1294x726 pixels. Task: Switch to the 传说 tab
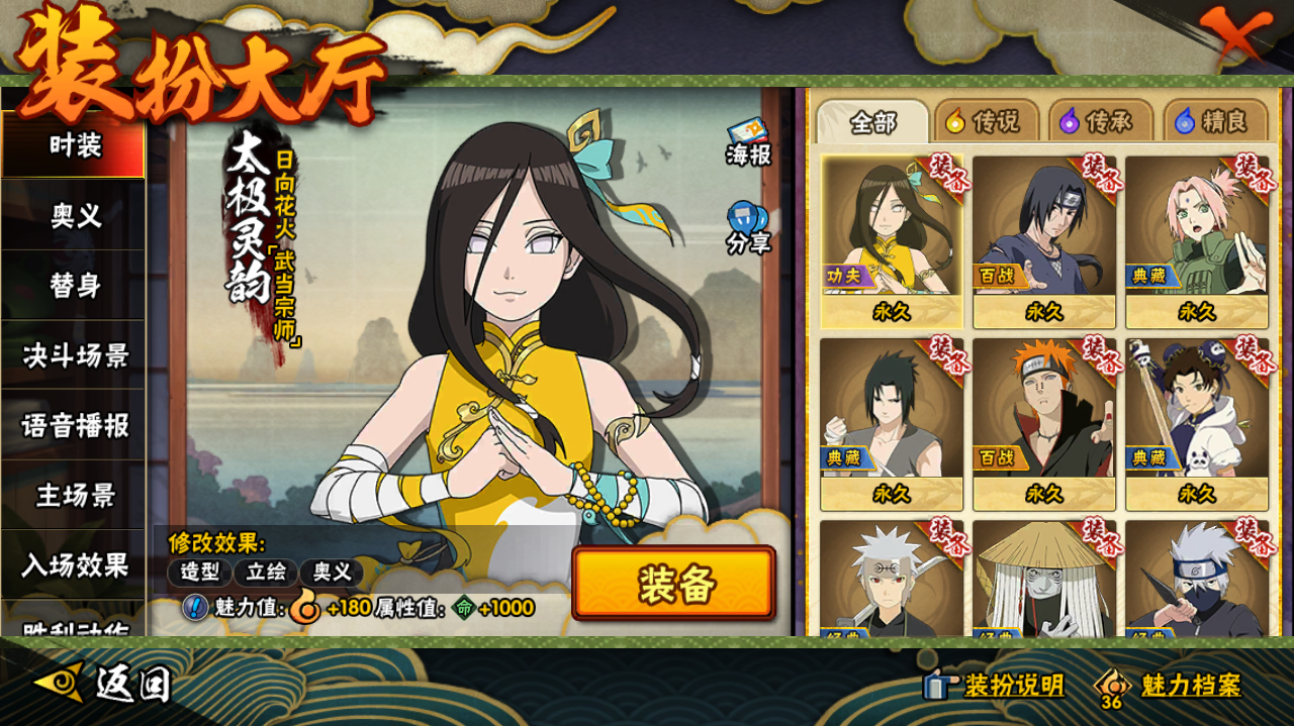[x=983, y=122]
